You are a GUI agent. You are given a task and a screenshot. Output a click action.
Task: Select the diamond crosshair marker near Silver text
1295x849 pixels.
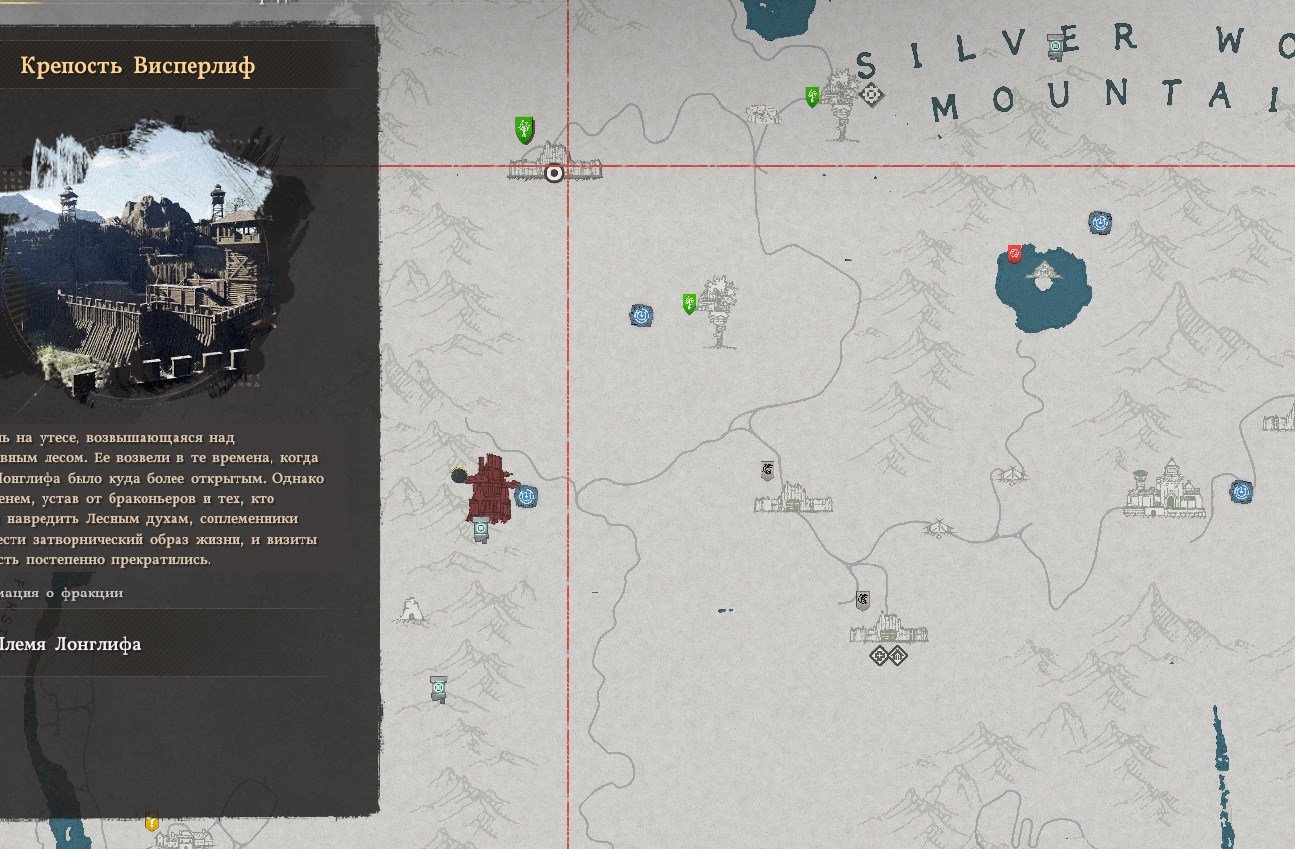click(x=872, y=95)
